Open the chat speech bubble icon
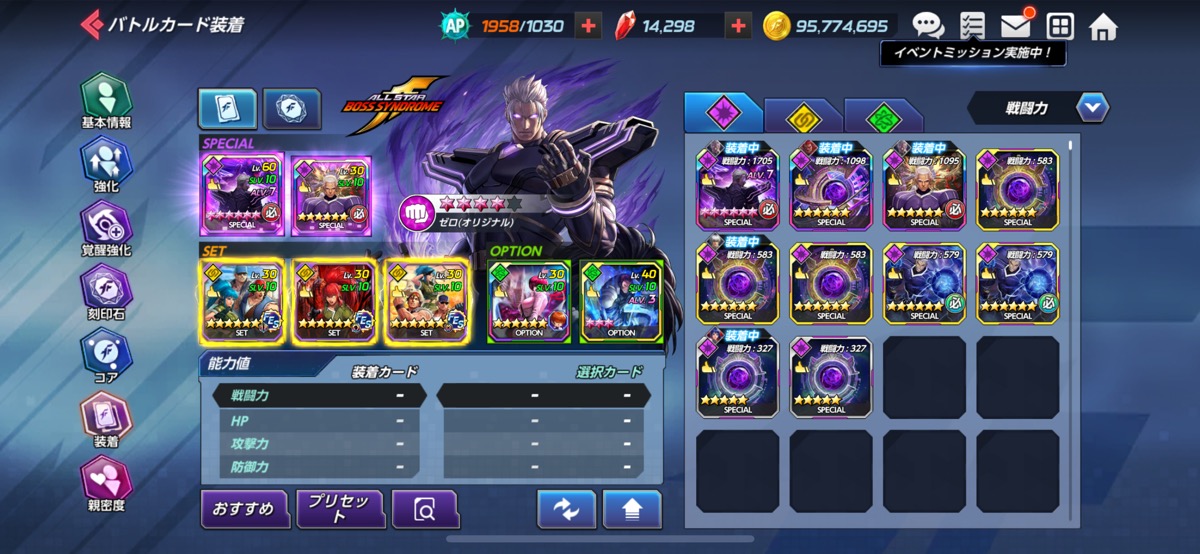The height and width of the screenshot is (554, 1200). tap(928, 26)
